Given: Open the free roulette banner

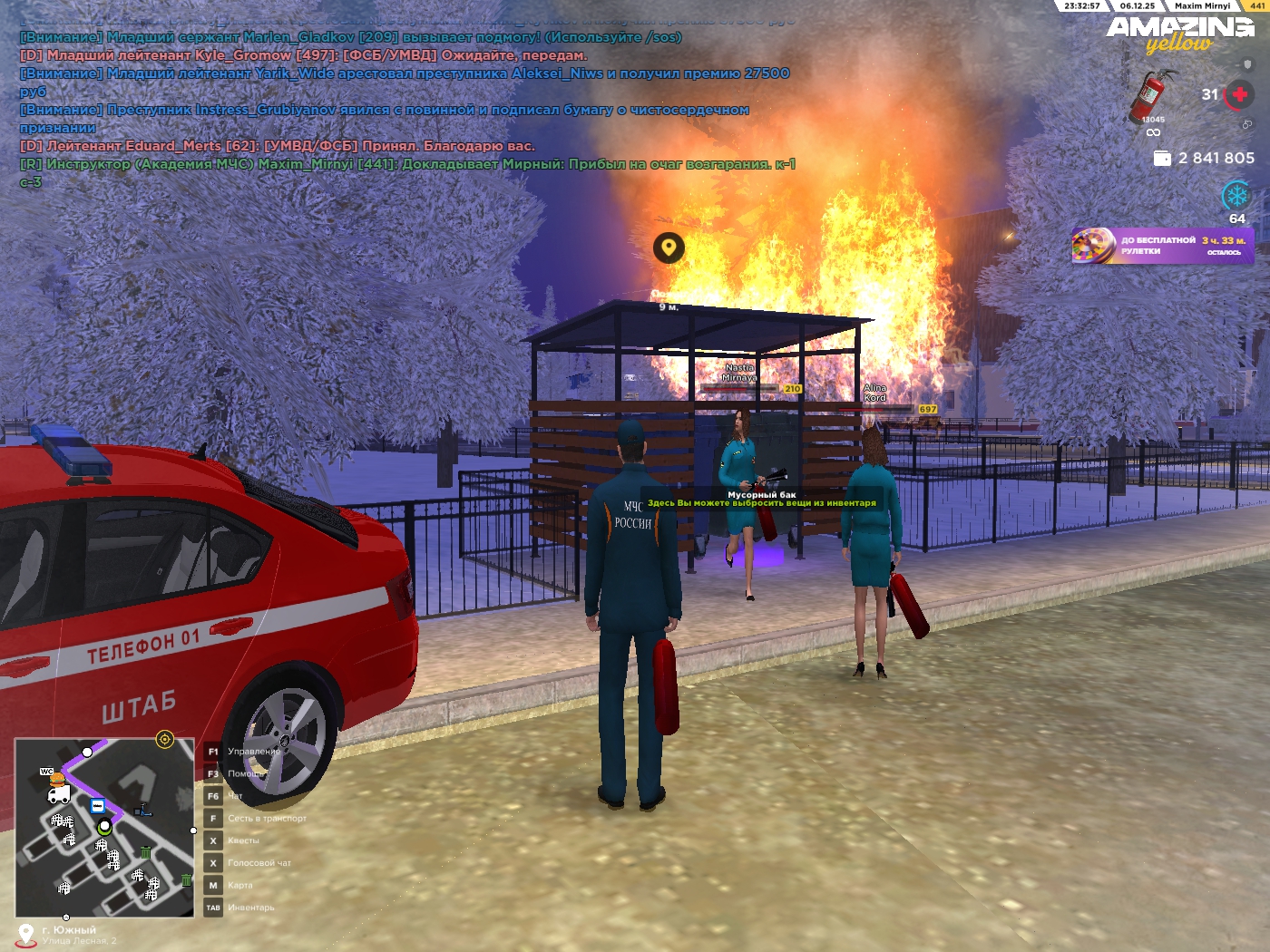Looking at the screenshot, I should point(1163,246).
